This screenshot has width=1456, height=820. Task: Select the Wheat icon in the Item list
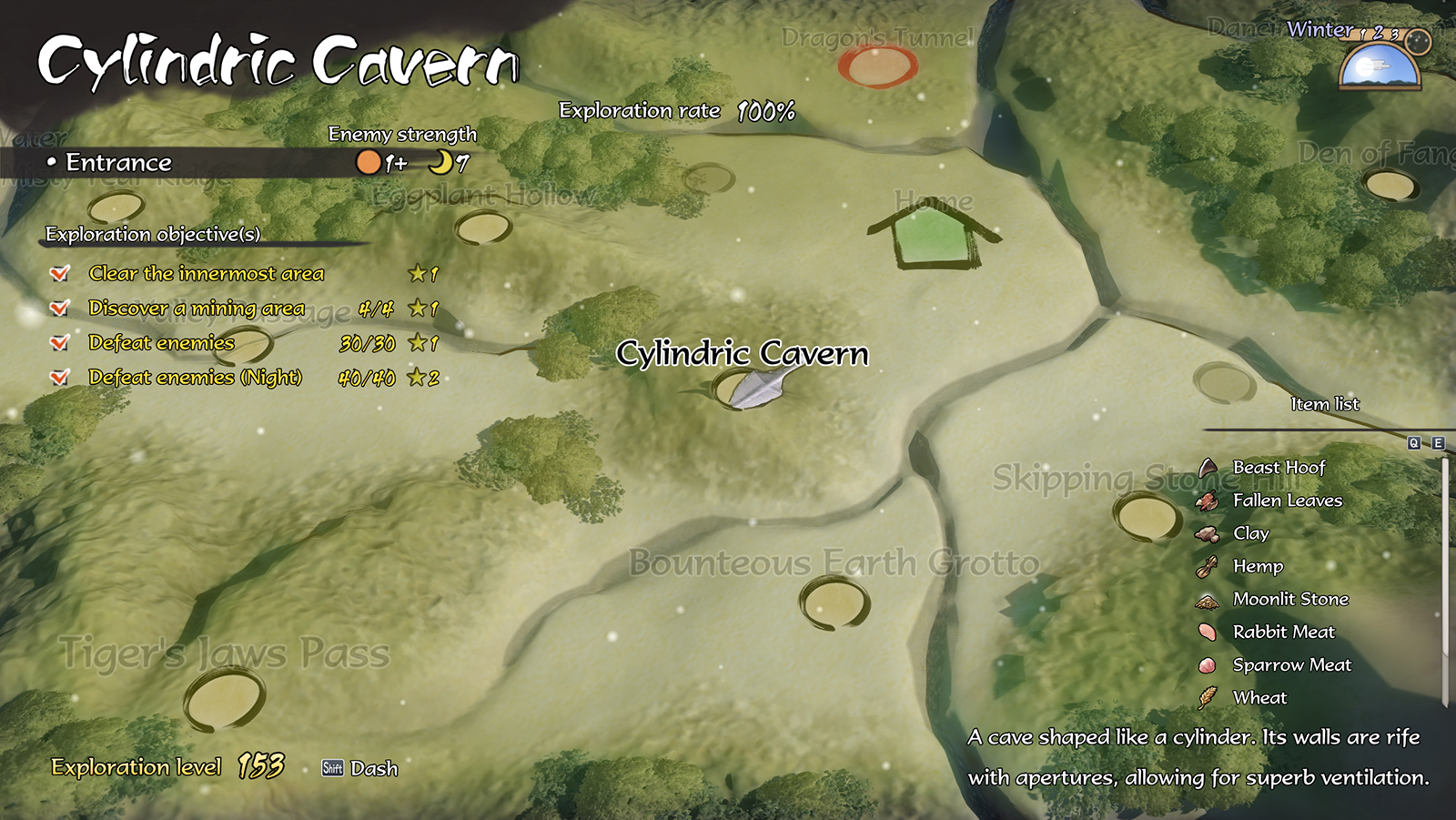tap(1208, 698)
